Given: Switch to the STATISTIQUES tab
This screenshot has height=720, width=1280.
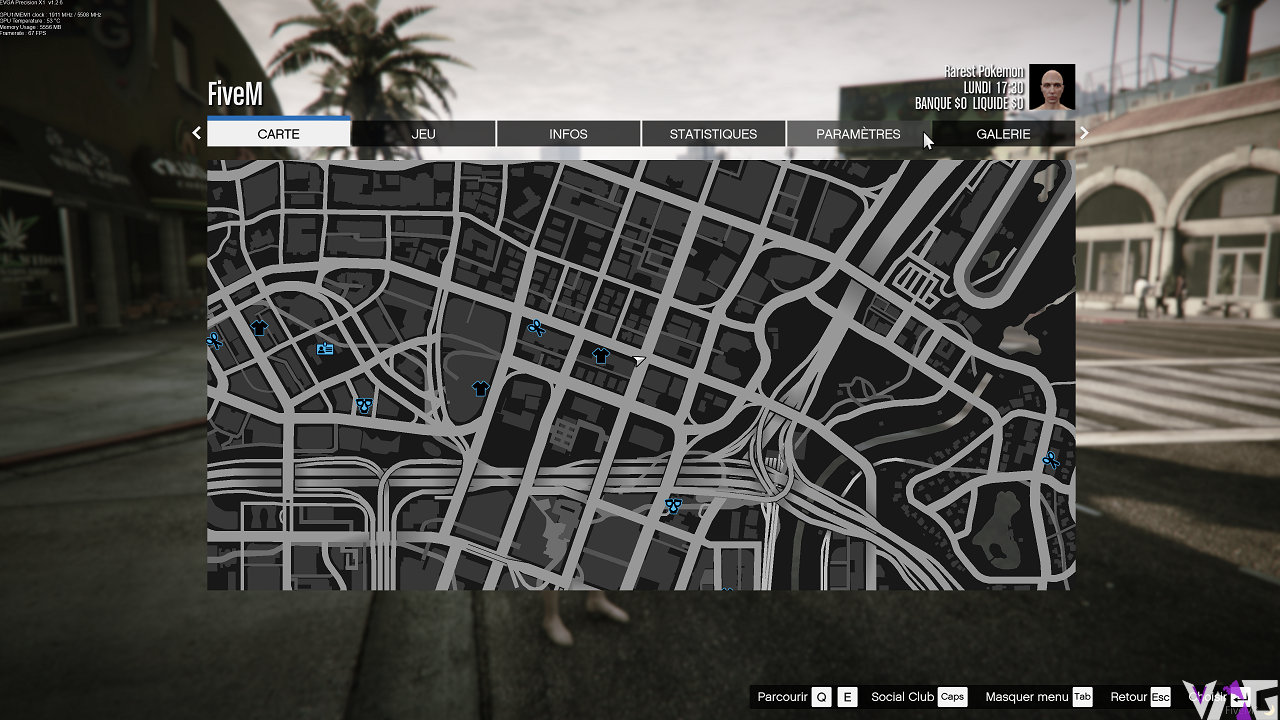Looking at the screenshot, I should 713,133.
